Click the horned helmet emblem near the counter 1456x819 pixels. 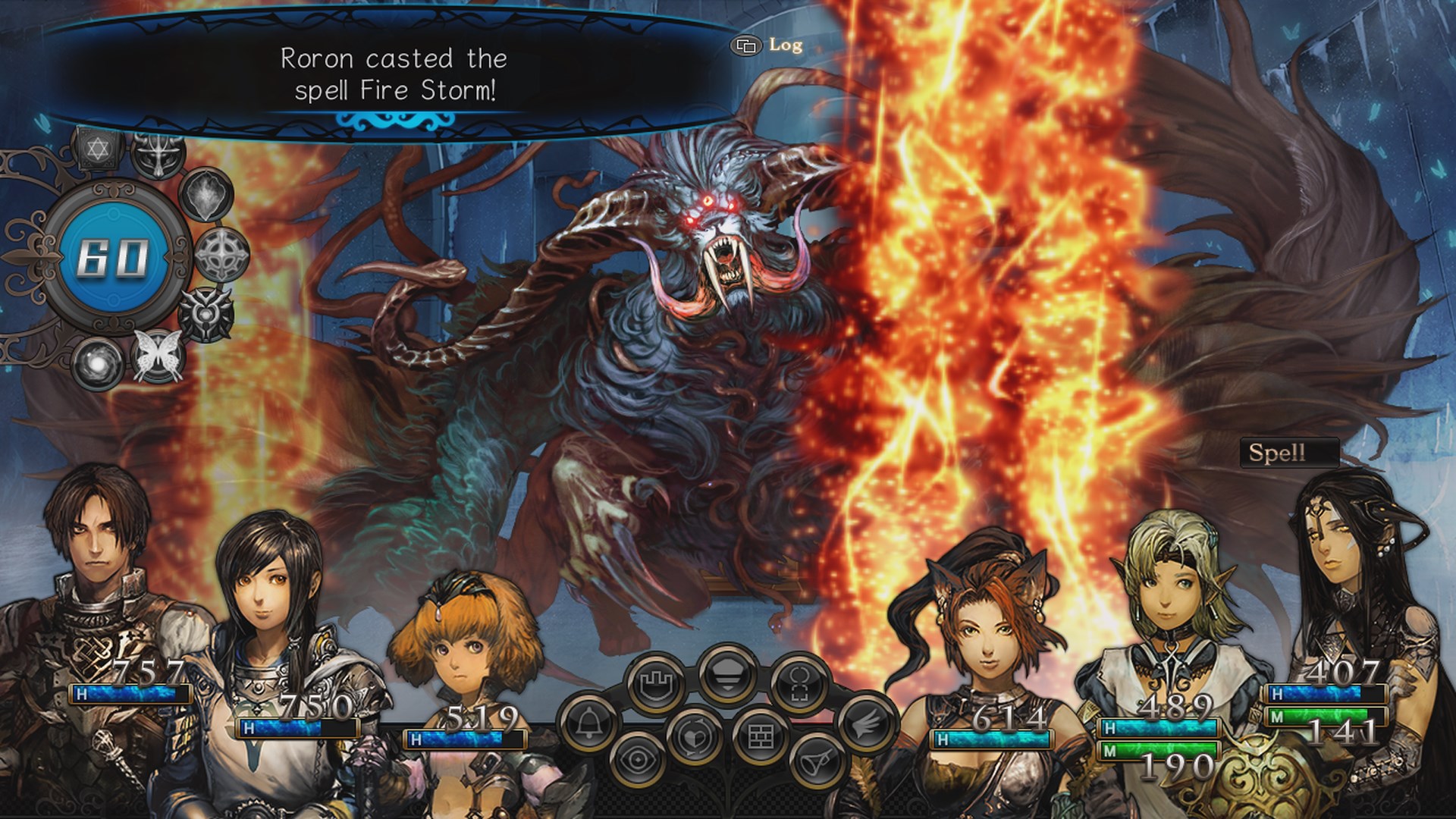click(x=158, y=152)
